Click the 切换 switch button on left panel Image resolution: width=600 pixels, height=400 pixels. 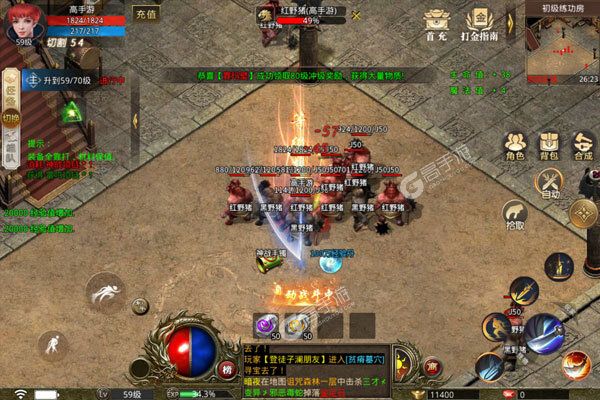click(x=11, y=117)
